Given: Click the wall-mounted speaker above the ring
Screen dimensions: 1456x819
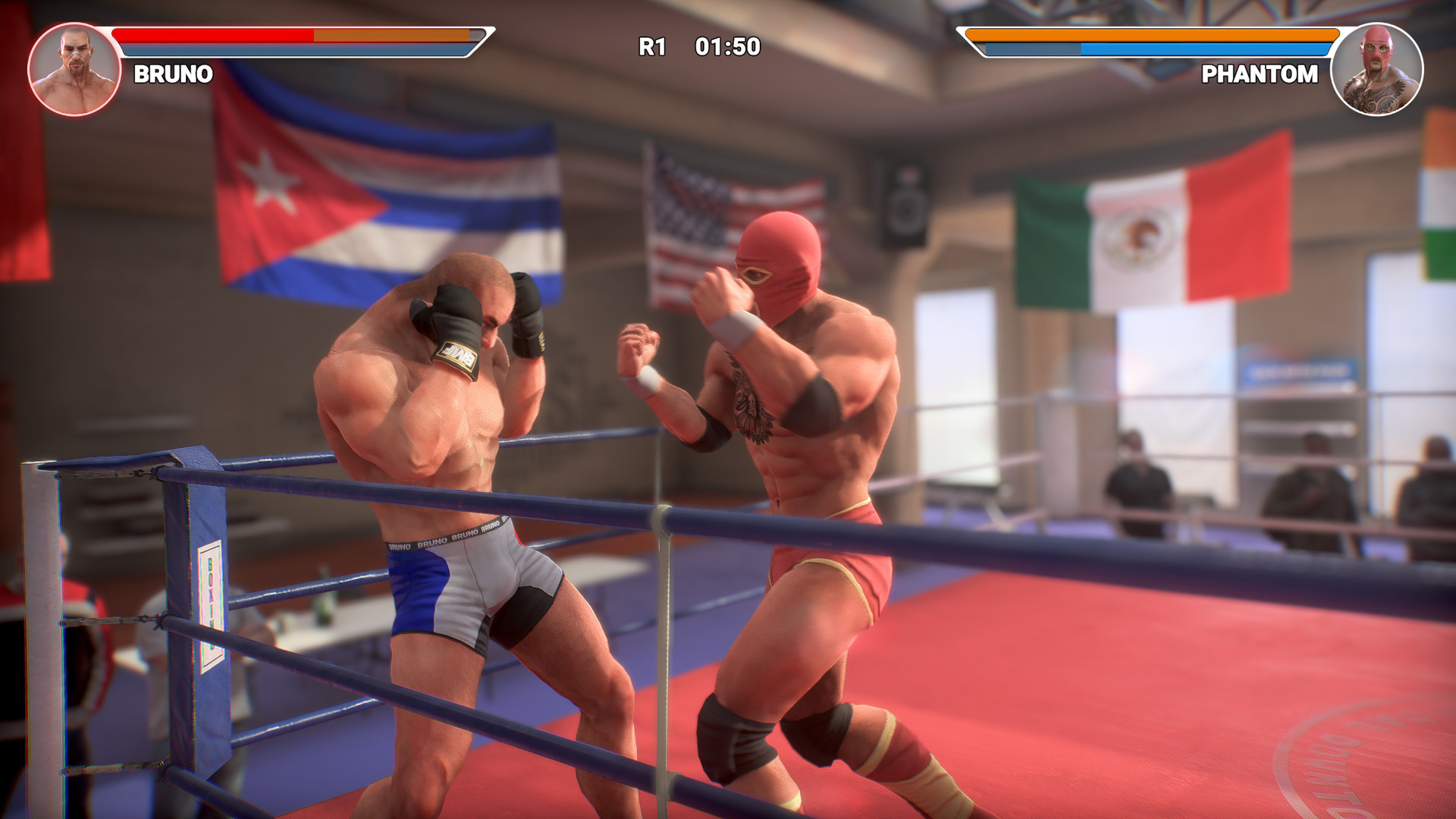Looking at the screenshot, I should tap(904, 201).
